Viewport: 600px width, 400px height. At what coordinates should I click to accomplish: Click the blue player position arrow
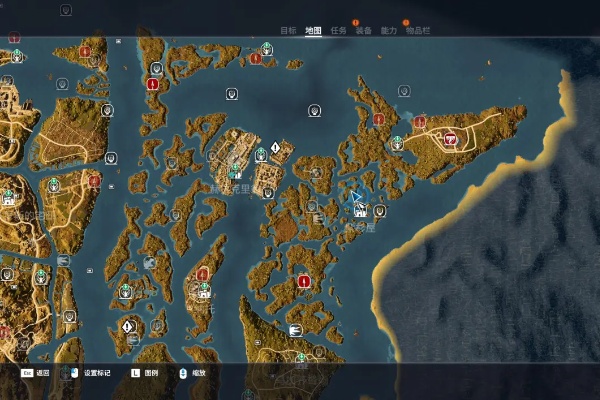(356, 197)
